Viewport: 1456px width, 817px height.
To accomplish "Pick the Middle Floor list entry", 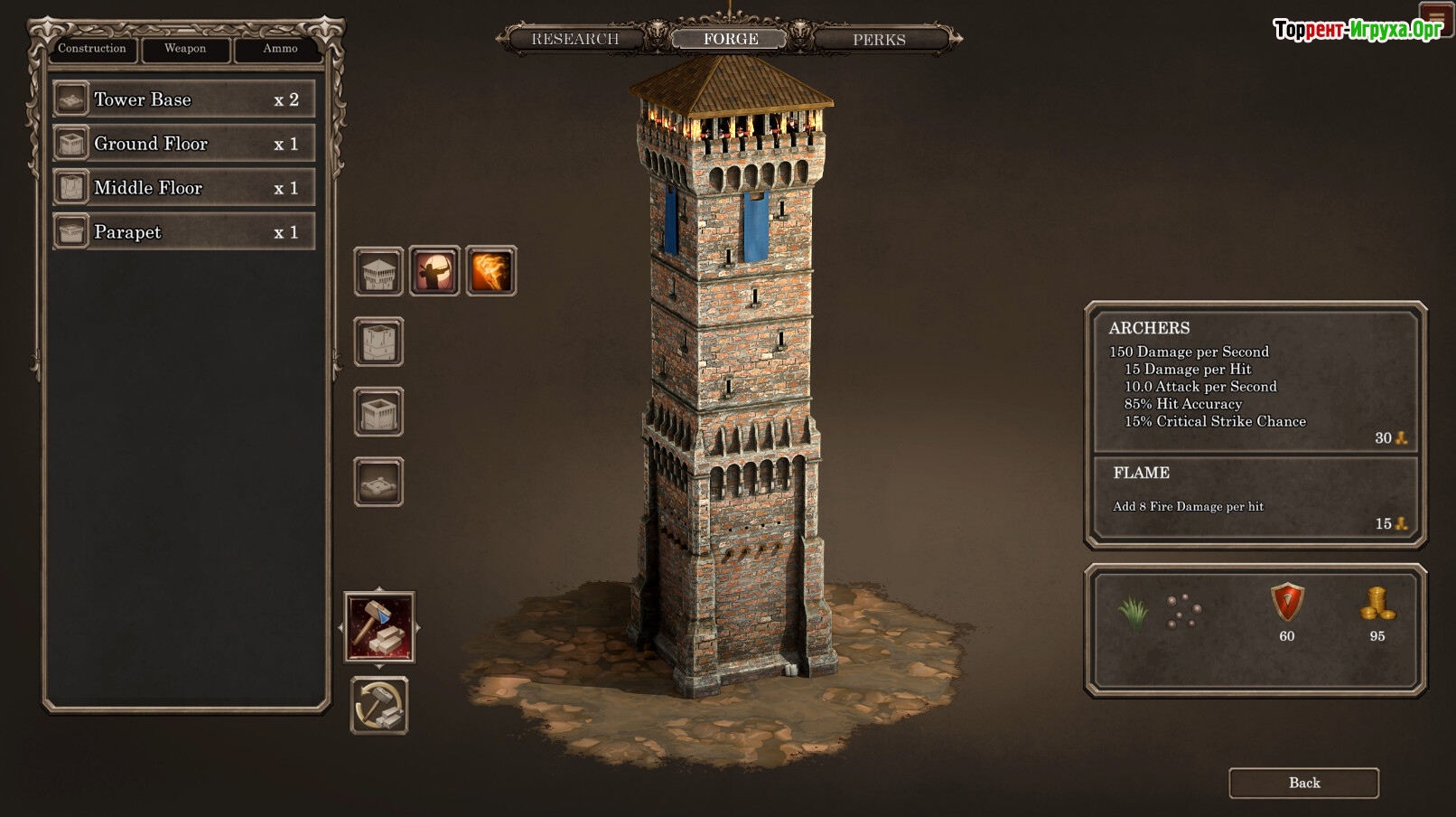I will 184,188.
